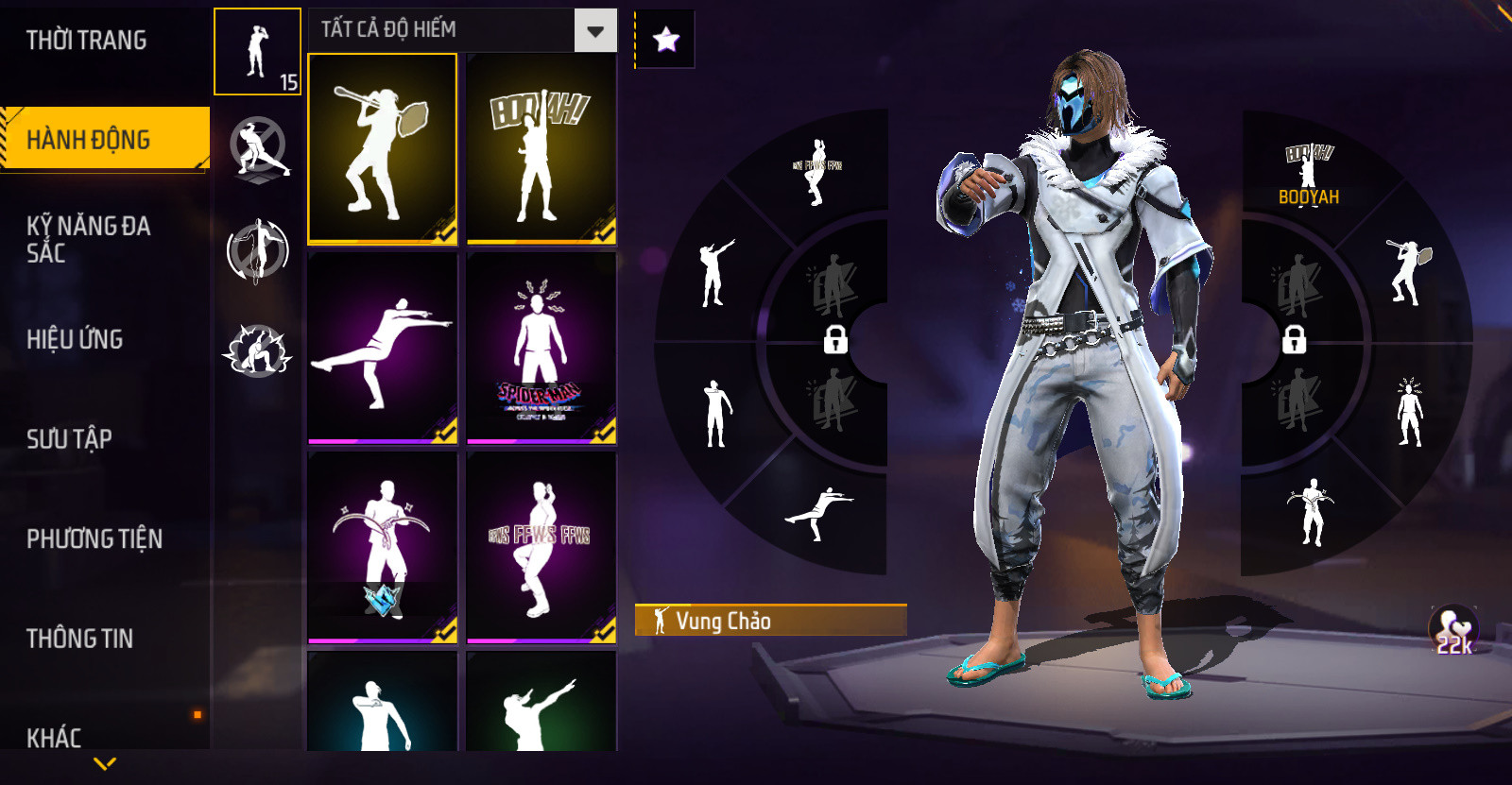Click the lock icon on left emote wheel
Image resolution: width=1512 pixels, height=785 pixels.
[835, 339]
